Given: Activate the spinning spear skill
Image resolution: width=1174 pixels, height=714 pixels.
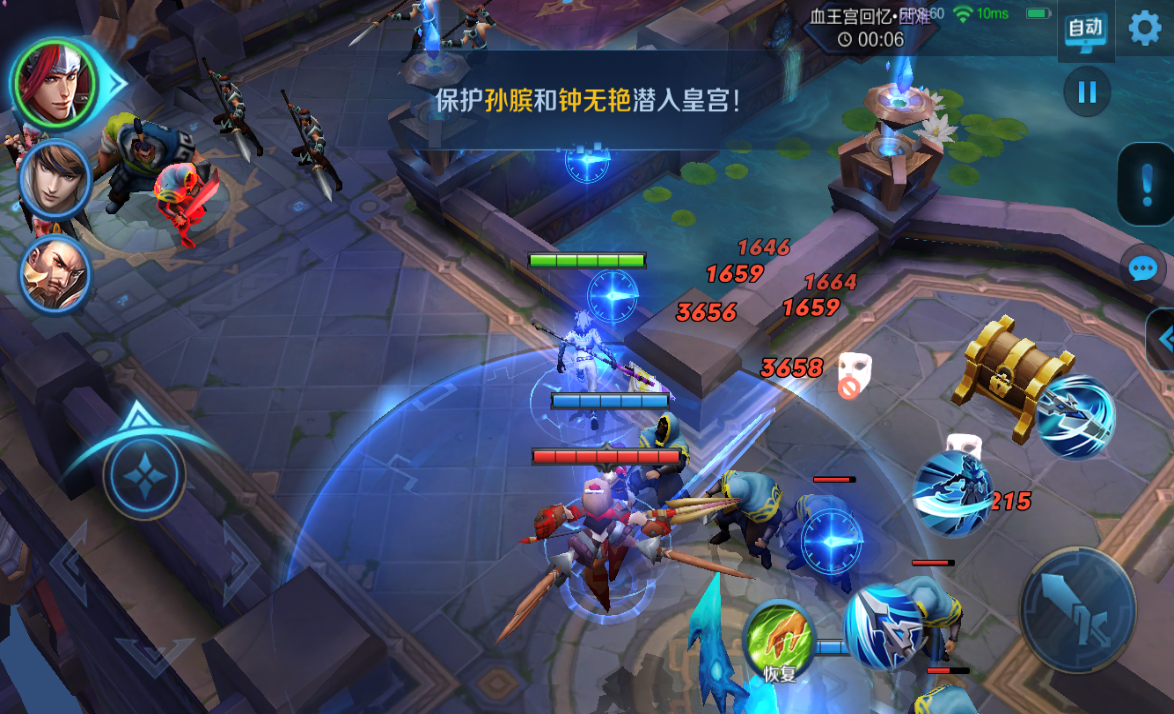Looking at the screenshot, I should (x=1073, y=417).
